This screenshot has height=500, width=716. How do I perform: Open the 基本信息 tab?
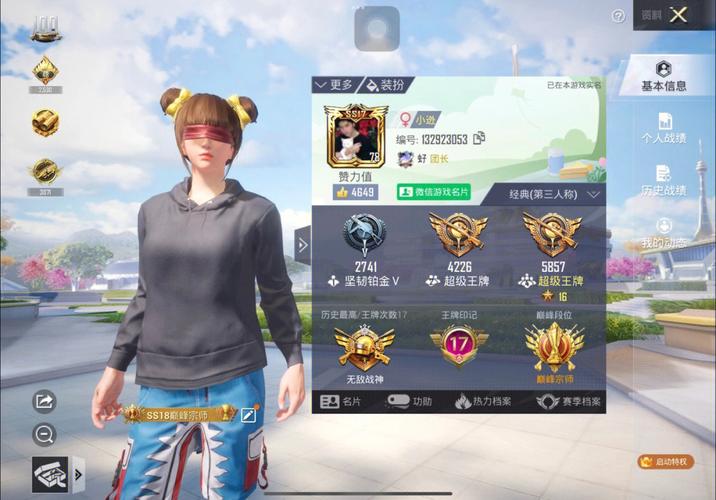coord(664,75)
